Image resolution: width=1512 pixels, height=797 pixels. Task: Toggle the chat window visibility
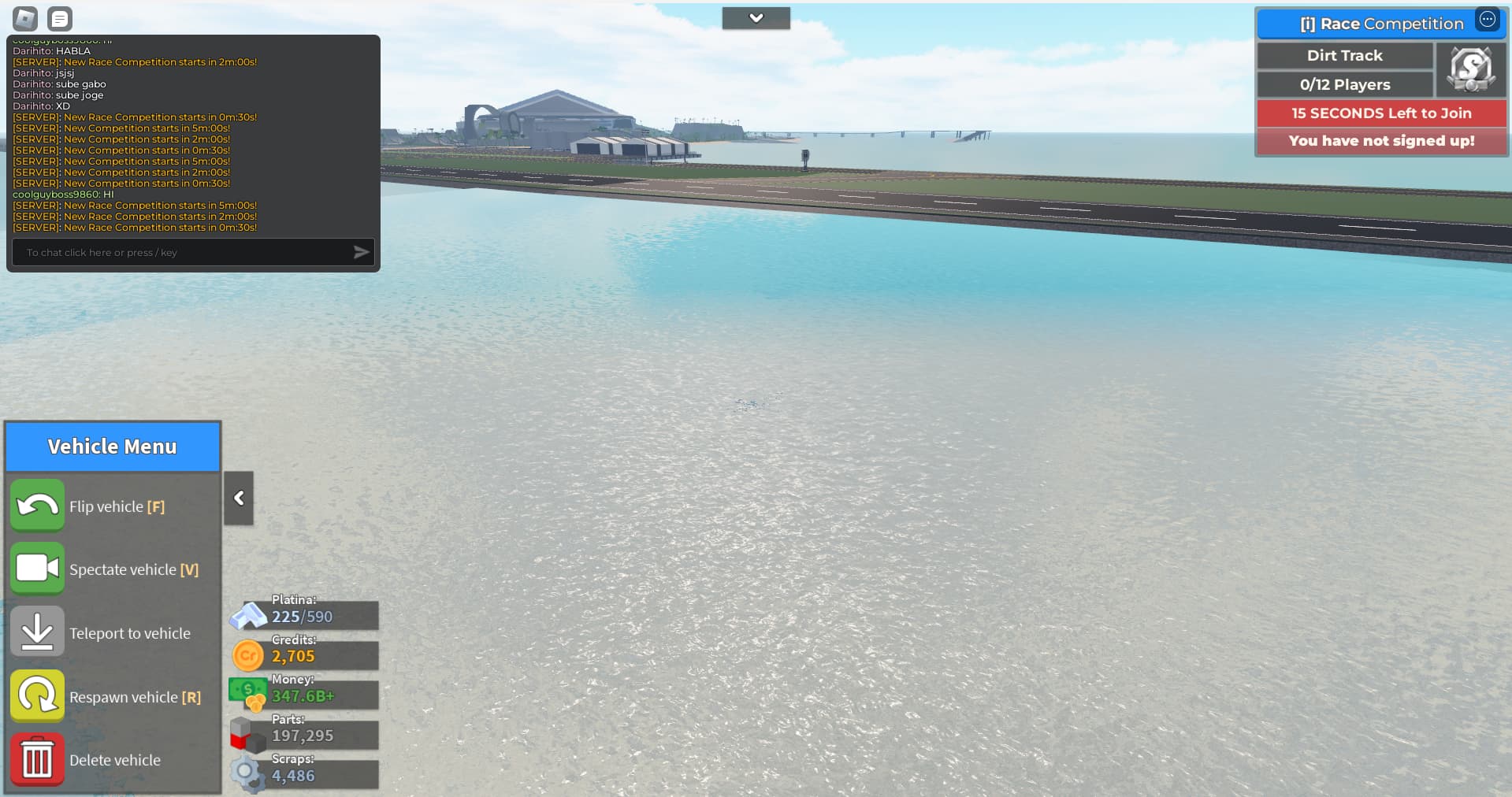59,18
